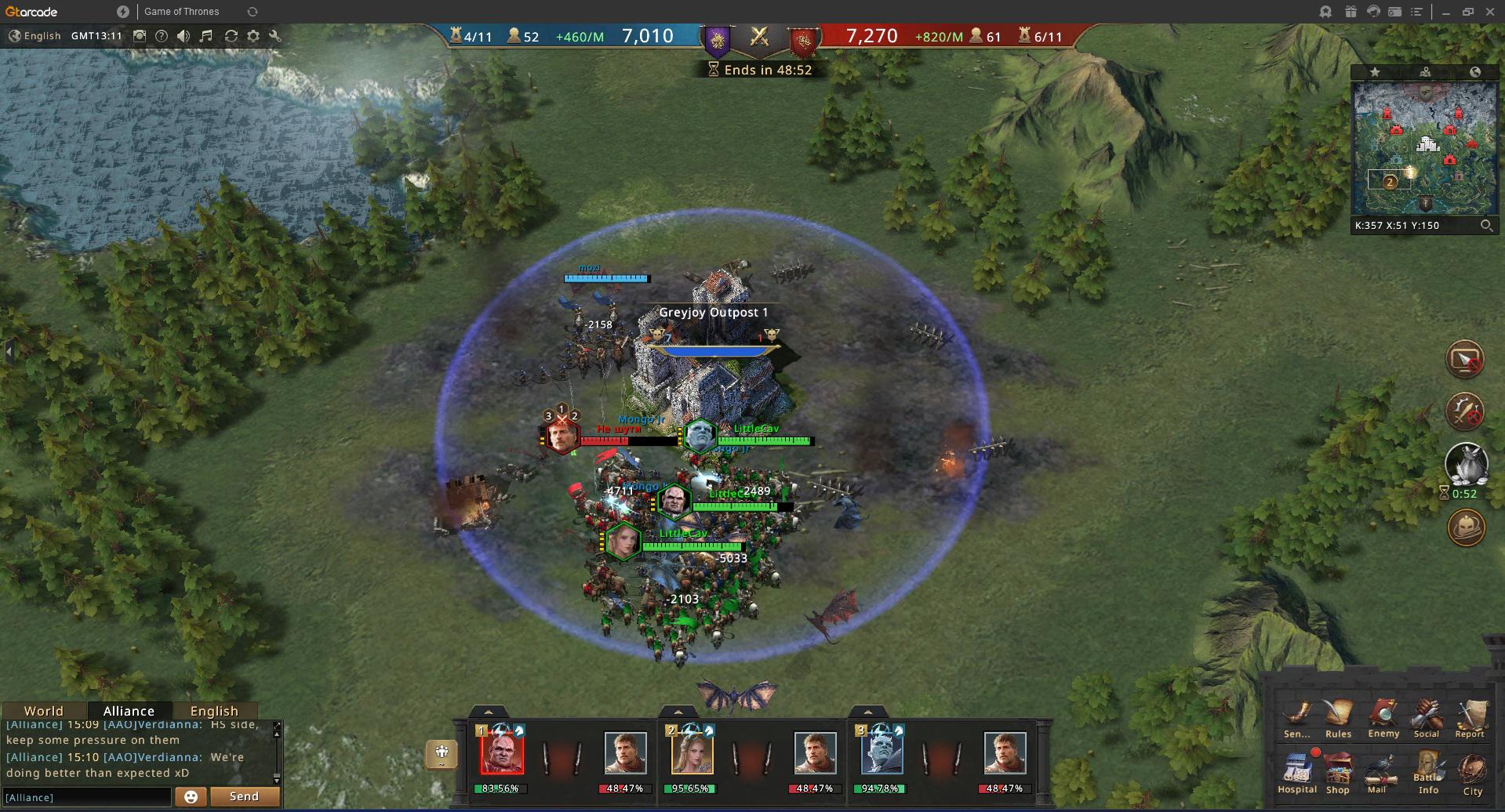Open game settings gear icon
Viewport: 1505px width, 812px height.
(x=253, y=36)
